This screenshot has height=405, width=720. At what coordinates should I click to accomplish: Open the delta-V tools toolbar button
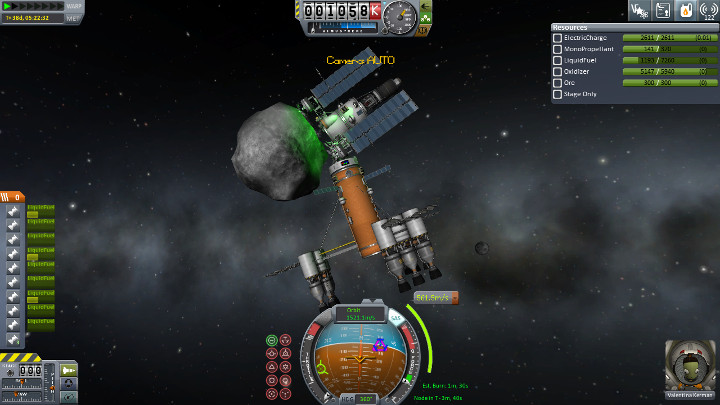tap(637, 10)
